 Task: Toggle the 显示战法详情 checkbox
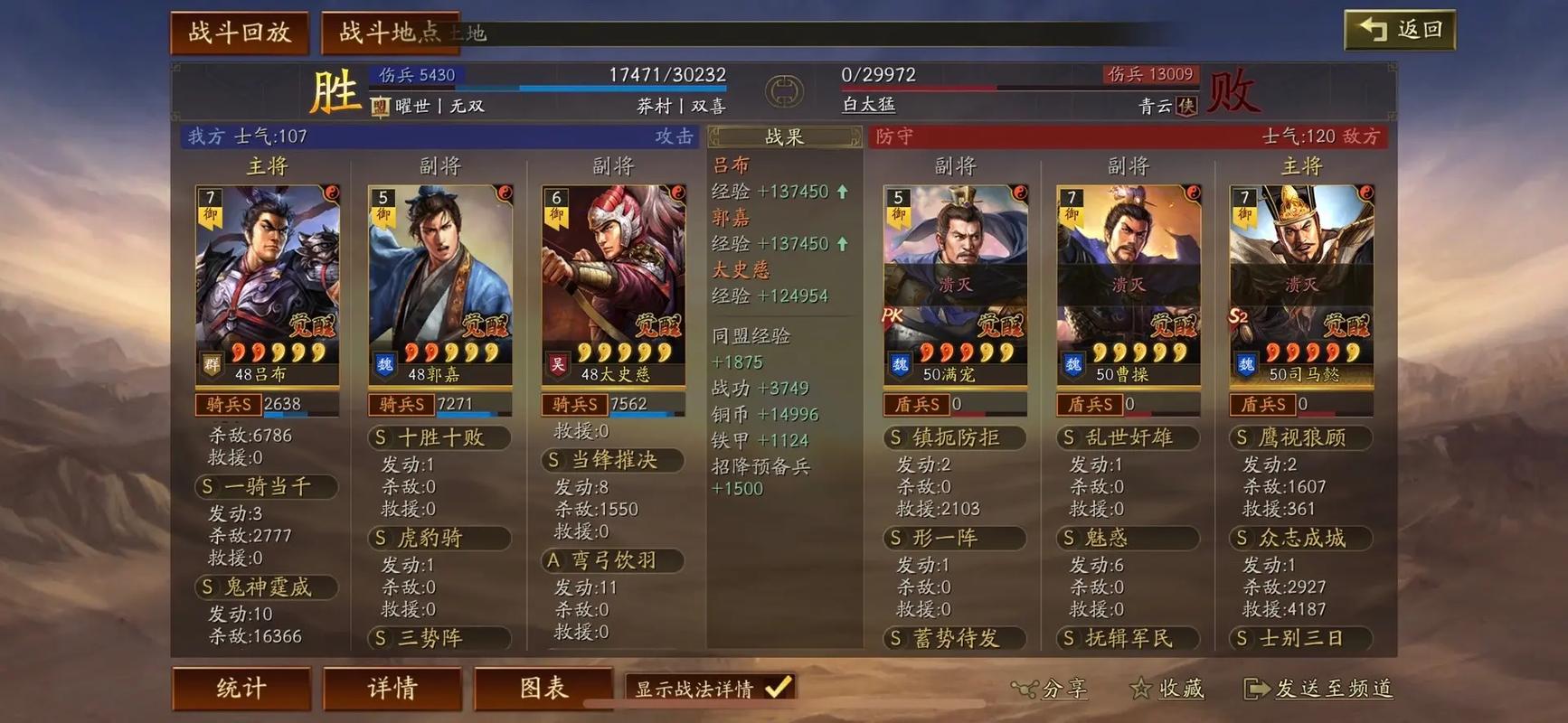coord(776,688)
